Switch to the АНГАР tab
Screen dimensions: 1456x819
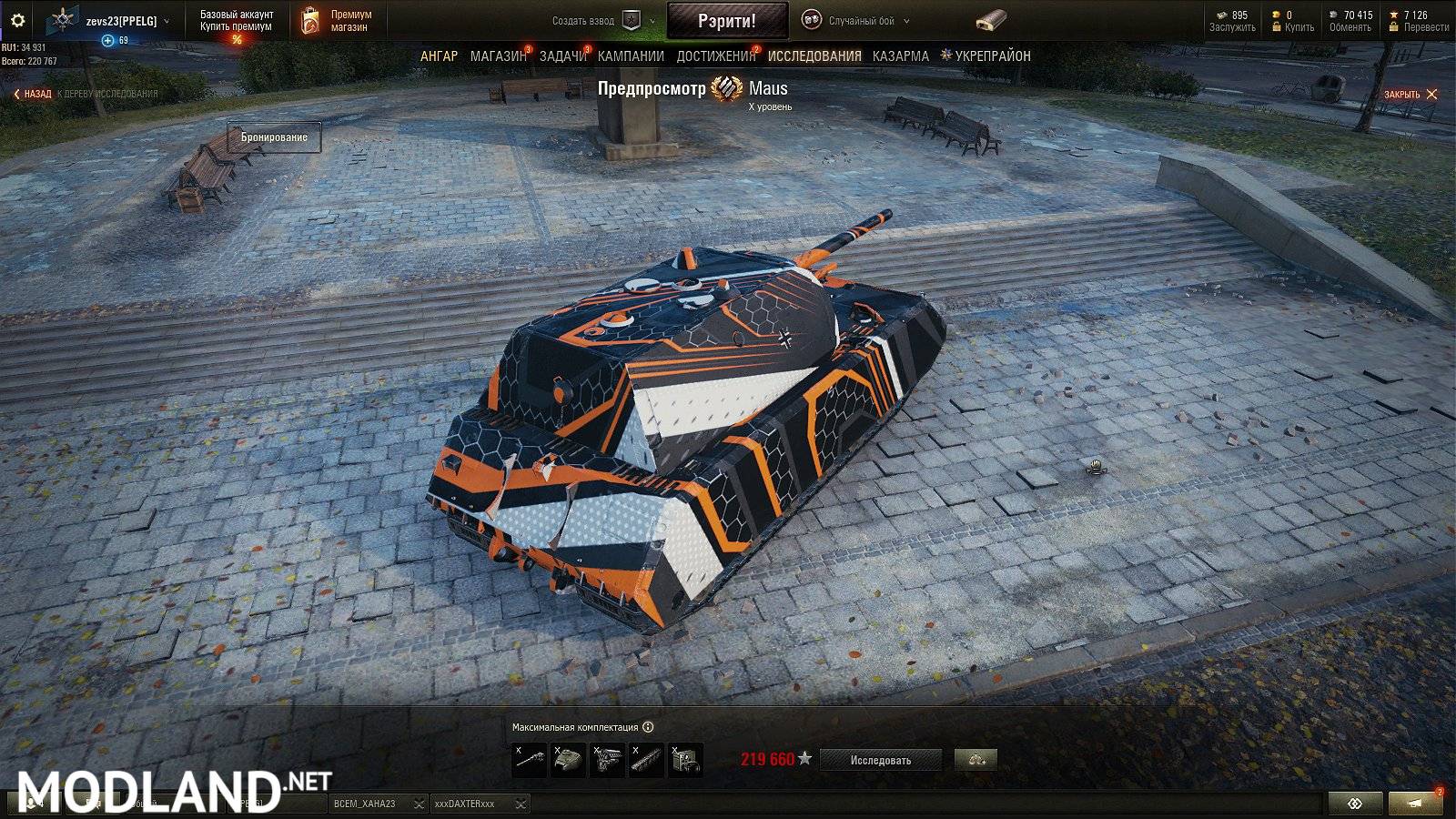pyautogui.click(x=441, y=56)
